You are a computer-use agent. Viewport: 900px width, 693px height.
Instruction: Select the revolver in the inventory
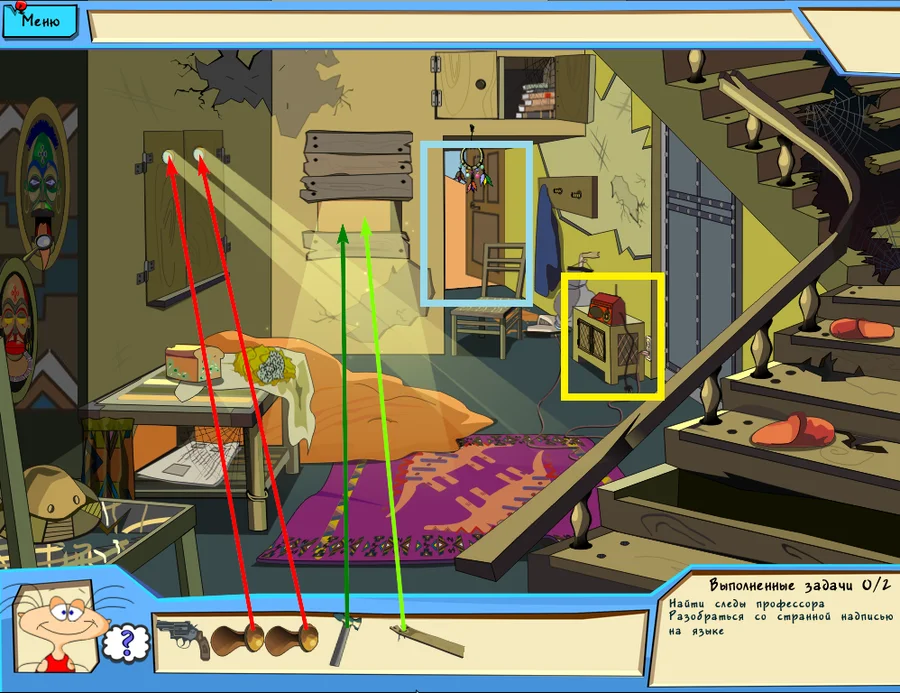[183, 637]
